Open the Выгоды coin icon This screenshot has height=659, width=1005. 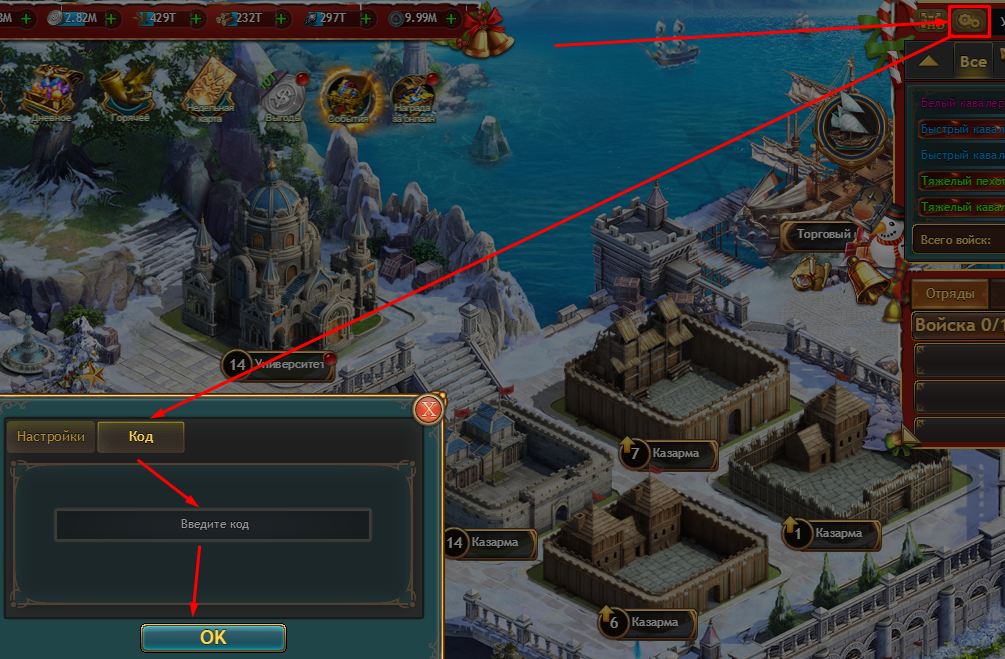click(283, 96)
